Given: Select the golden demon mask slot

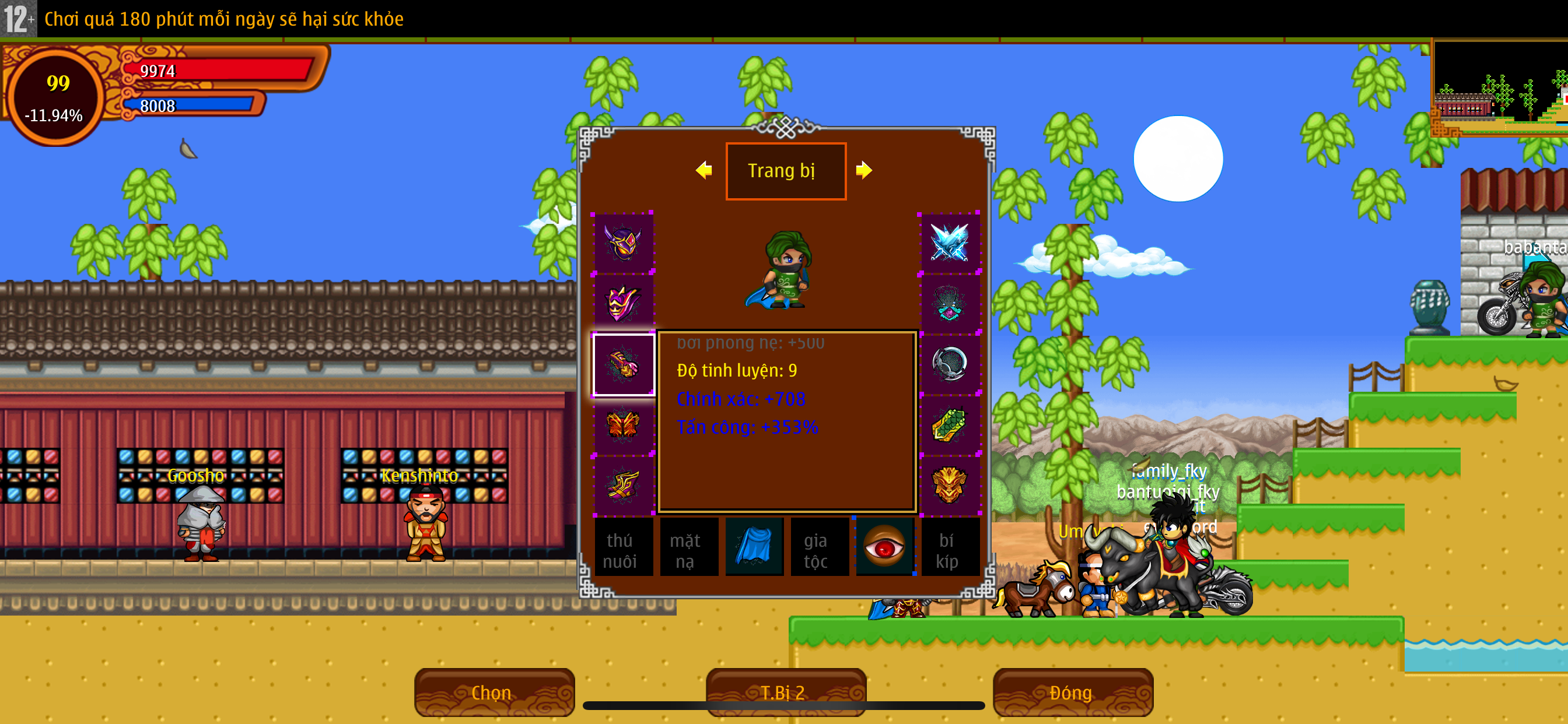Looking at the screenshot, I should coord(949,486).
